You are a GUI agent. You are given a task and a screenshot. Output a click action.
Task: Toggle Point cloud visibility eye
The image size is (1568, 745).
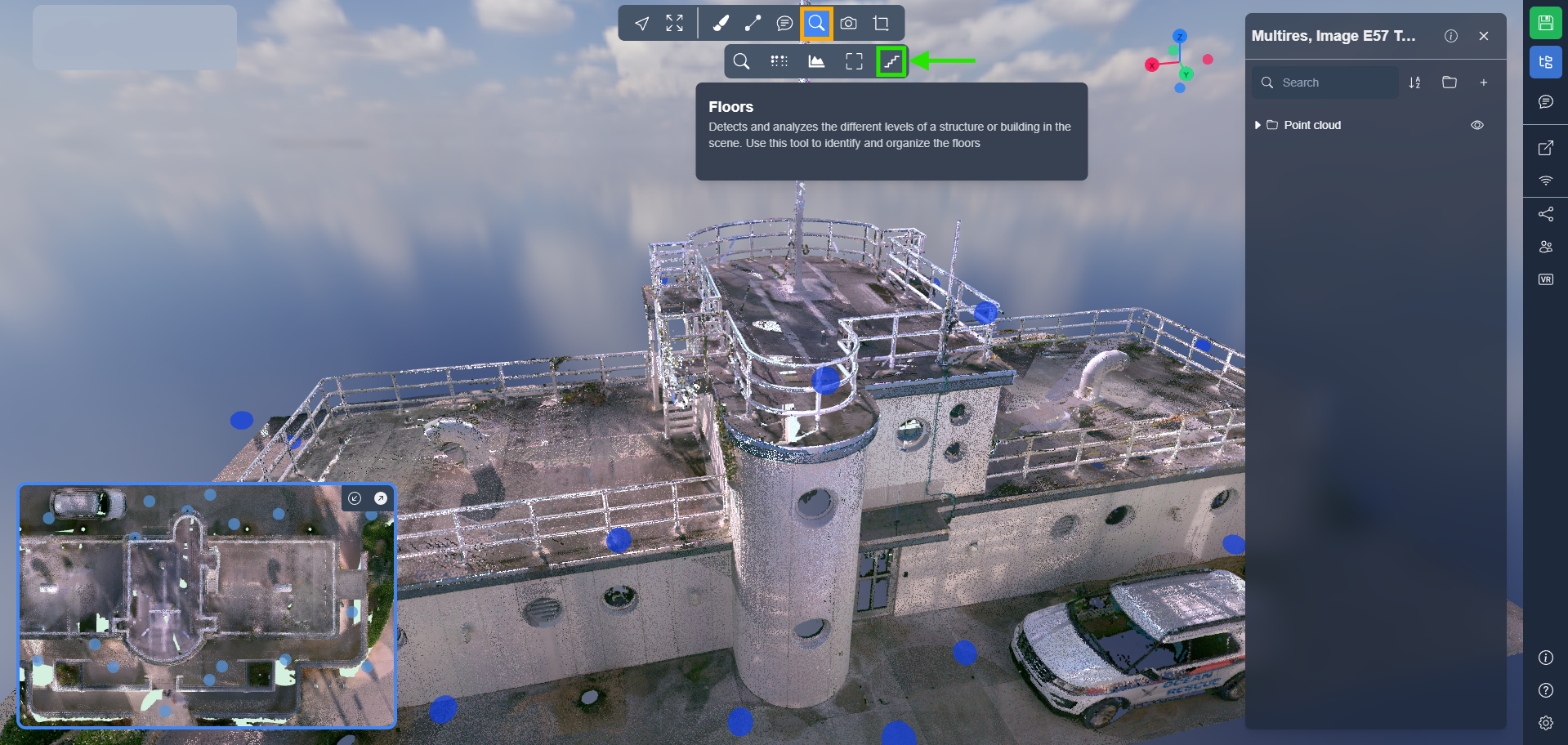tap(1477, 125)
